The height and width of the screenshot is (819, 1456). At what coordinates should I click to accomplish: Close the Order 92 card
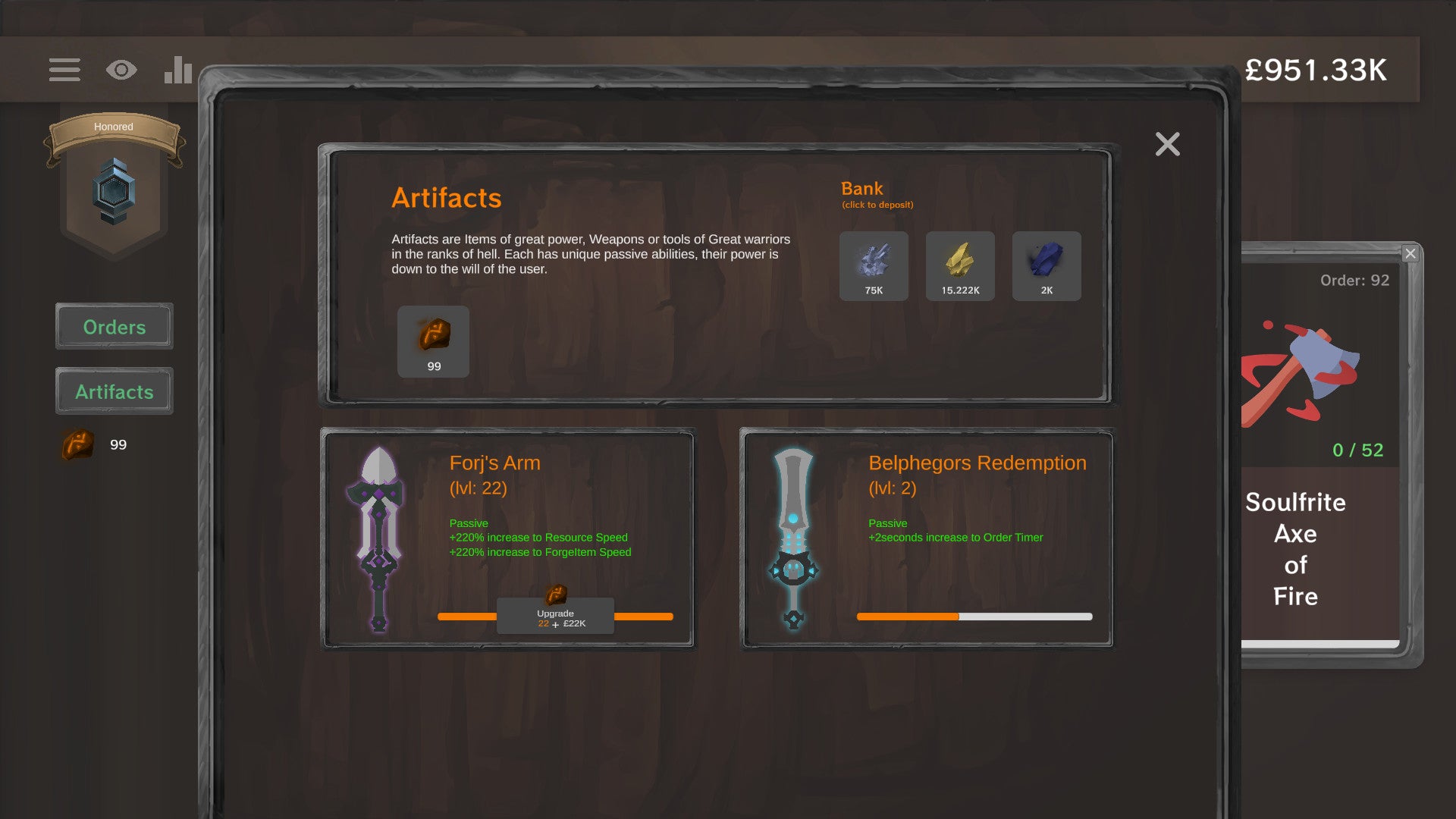(x=1410, y=253)
